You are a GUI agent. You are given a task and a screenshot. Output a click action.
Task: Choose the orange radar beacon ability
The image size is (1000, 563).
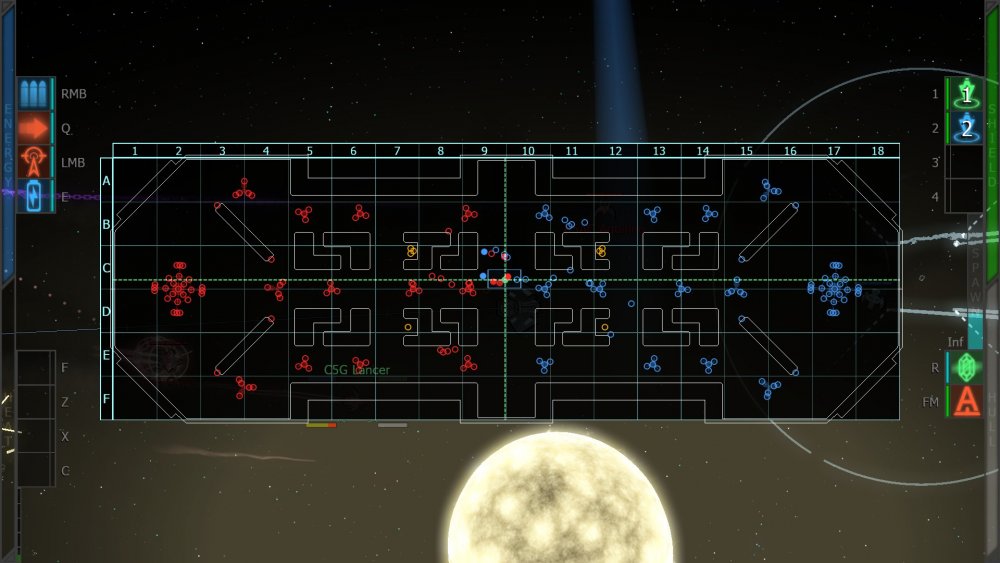tap(35, 162)
